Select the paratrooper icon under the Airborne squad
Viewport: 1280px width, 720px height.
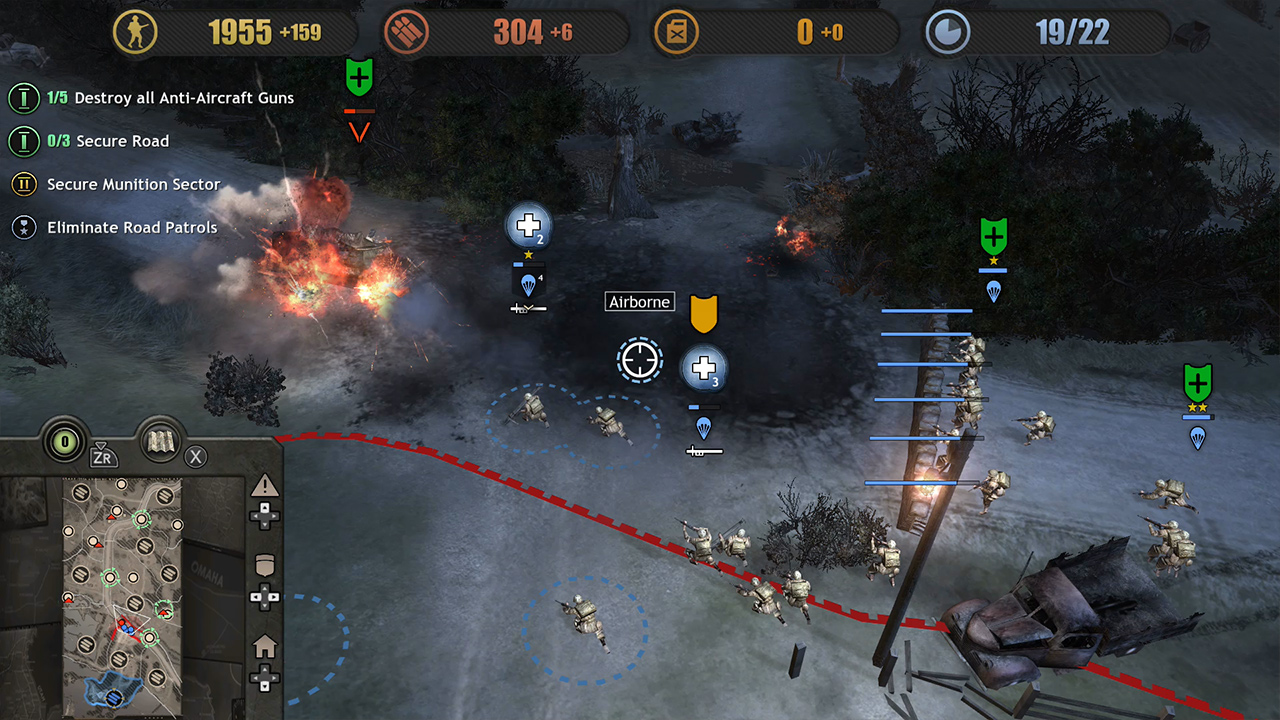coord(704,429)
